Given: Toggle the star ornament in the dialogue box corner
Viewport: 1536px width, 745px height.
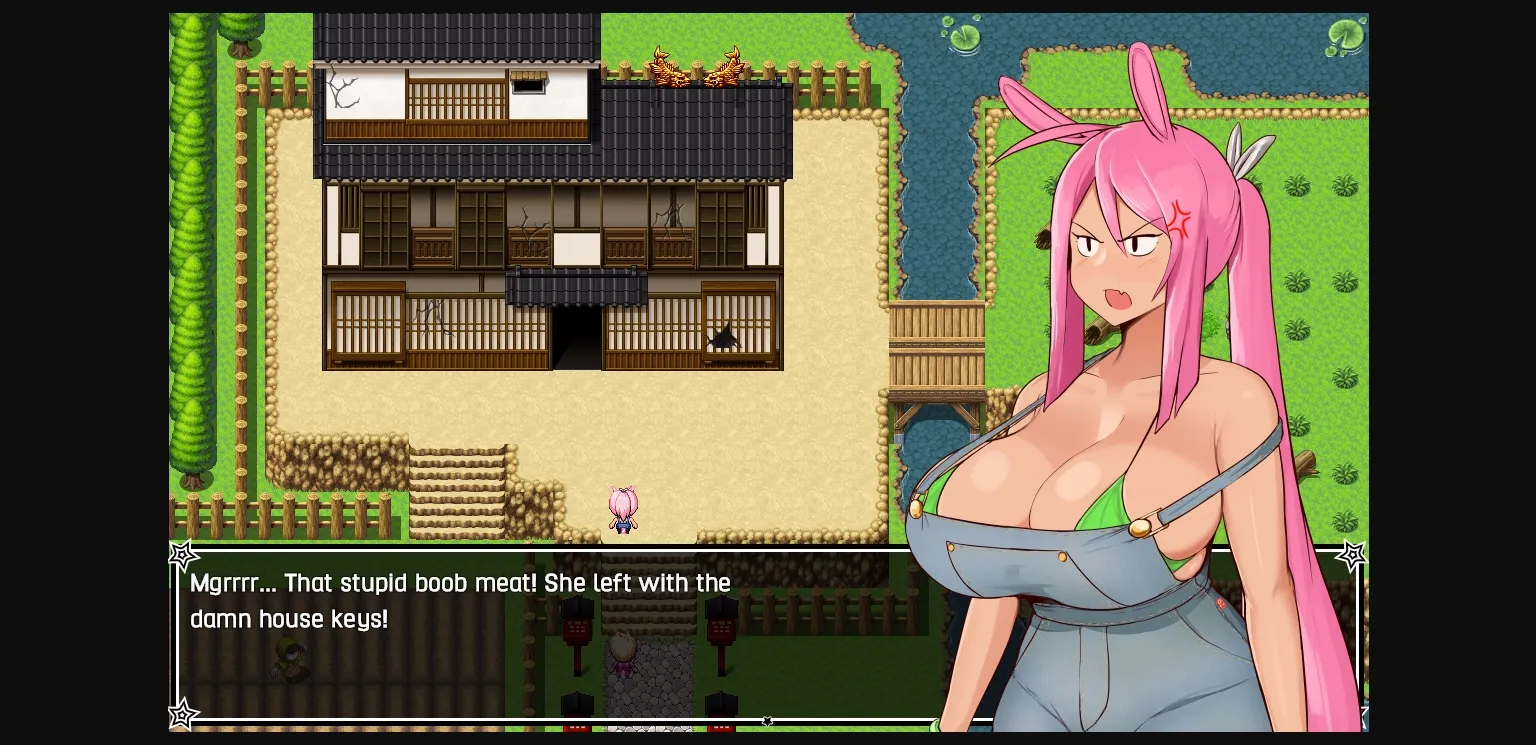Looking at the screenshot, I should (x=181, y=555).
